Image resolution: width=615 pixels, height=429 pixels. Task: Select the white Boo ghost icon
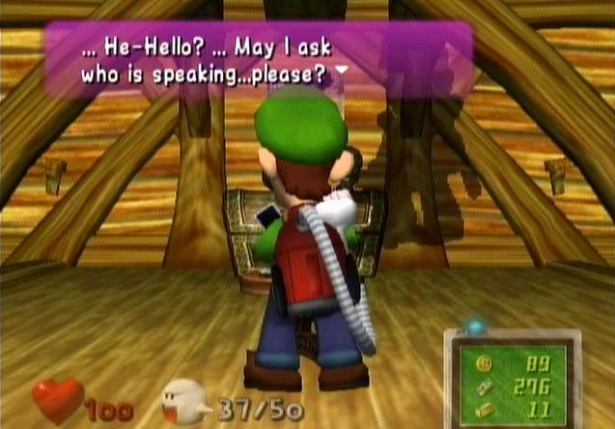[184, 402]
